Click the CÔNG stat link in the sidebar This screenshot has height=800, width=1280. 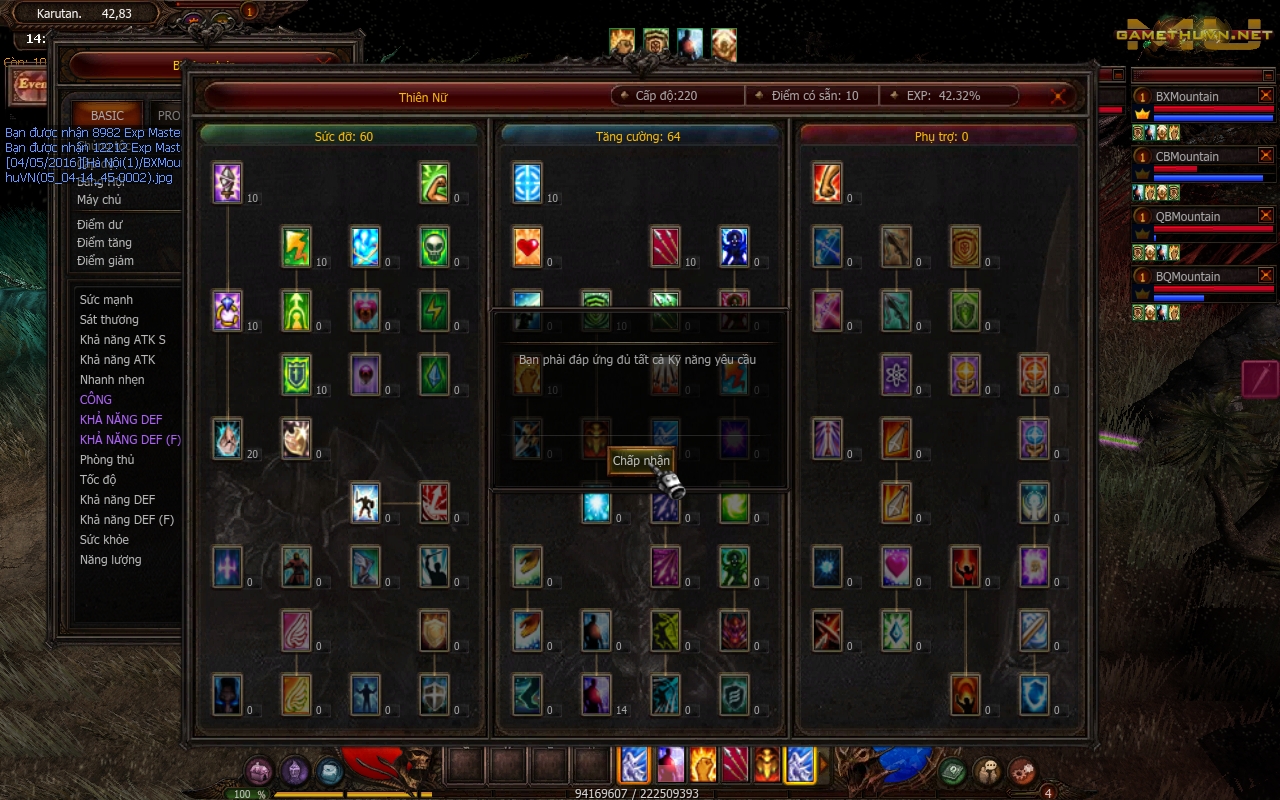(x=95, y=399)
